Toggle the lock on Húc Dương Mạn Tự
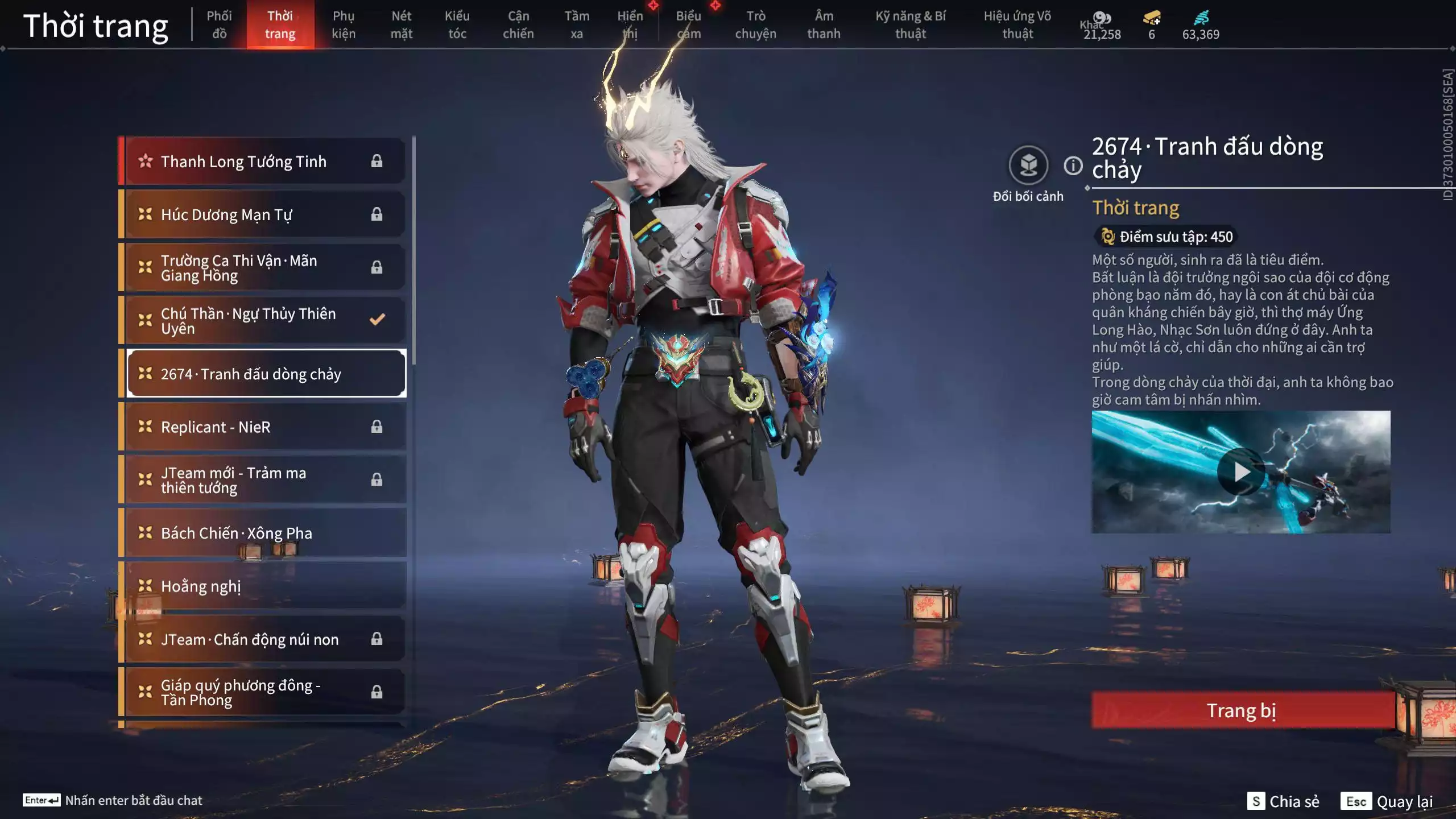The width and height of the screenshot is (1456, 819). tap(377, 214)
